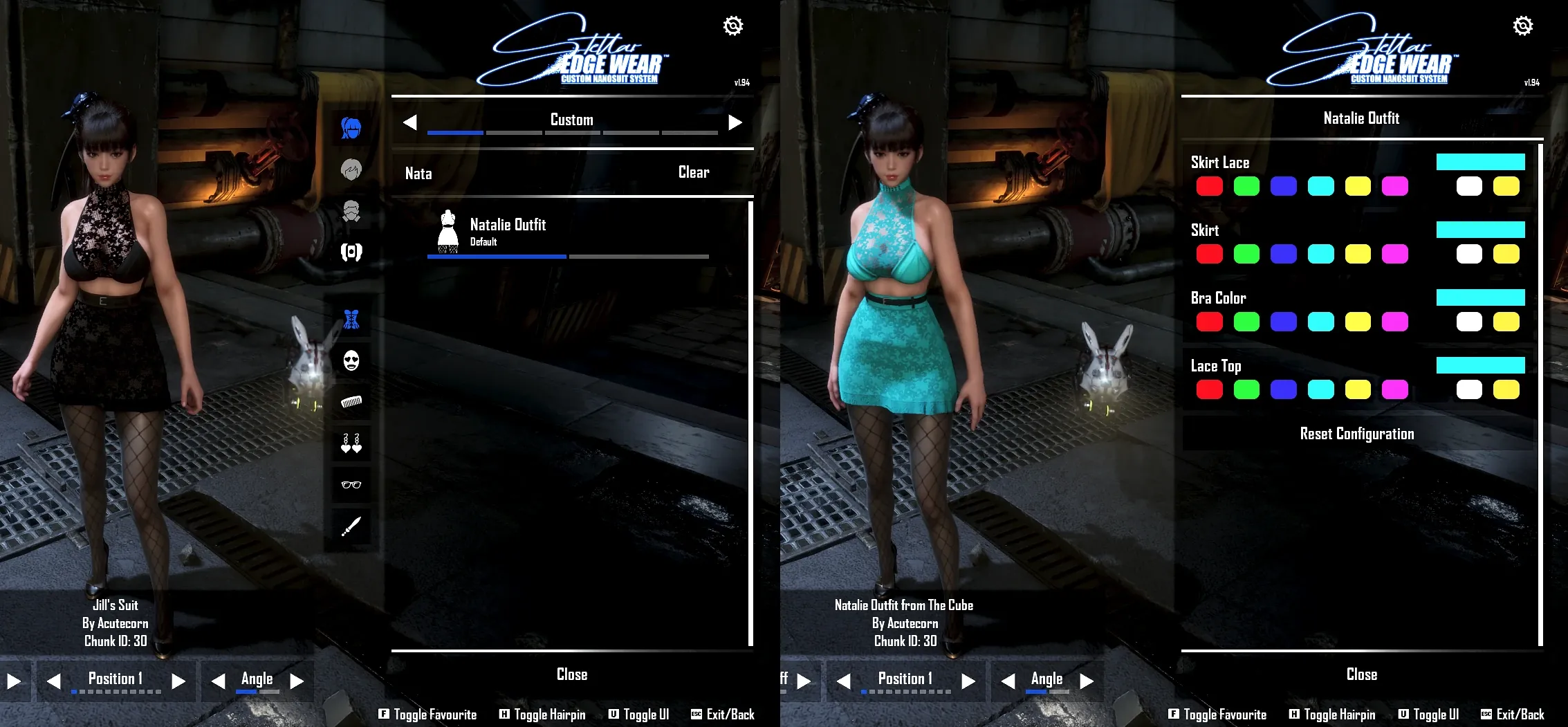The width and height of the screenshot is (1568, 727).
Task: Pick green swatch in the Skirt row
Action: (1246, 254)
